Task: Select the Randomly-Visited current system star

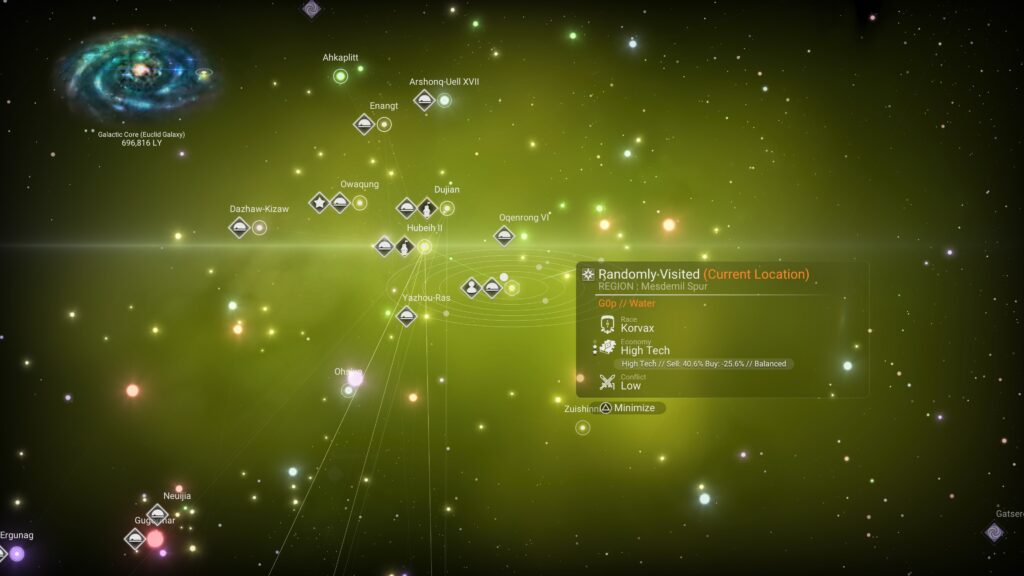Action: click(512, 288)
